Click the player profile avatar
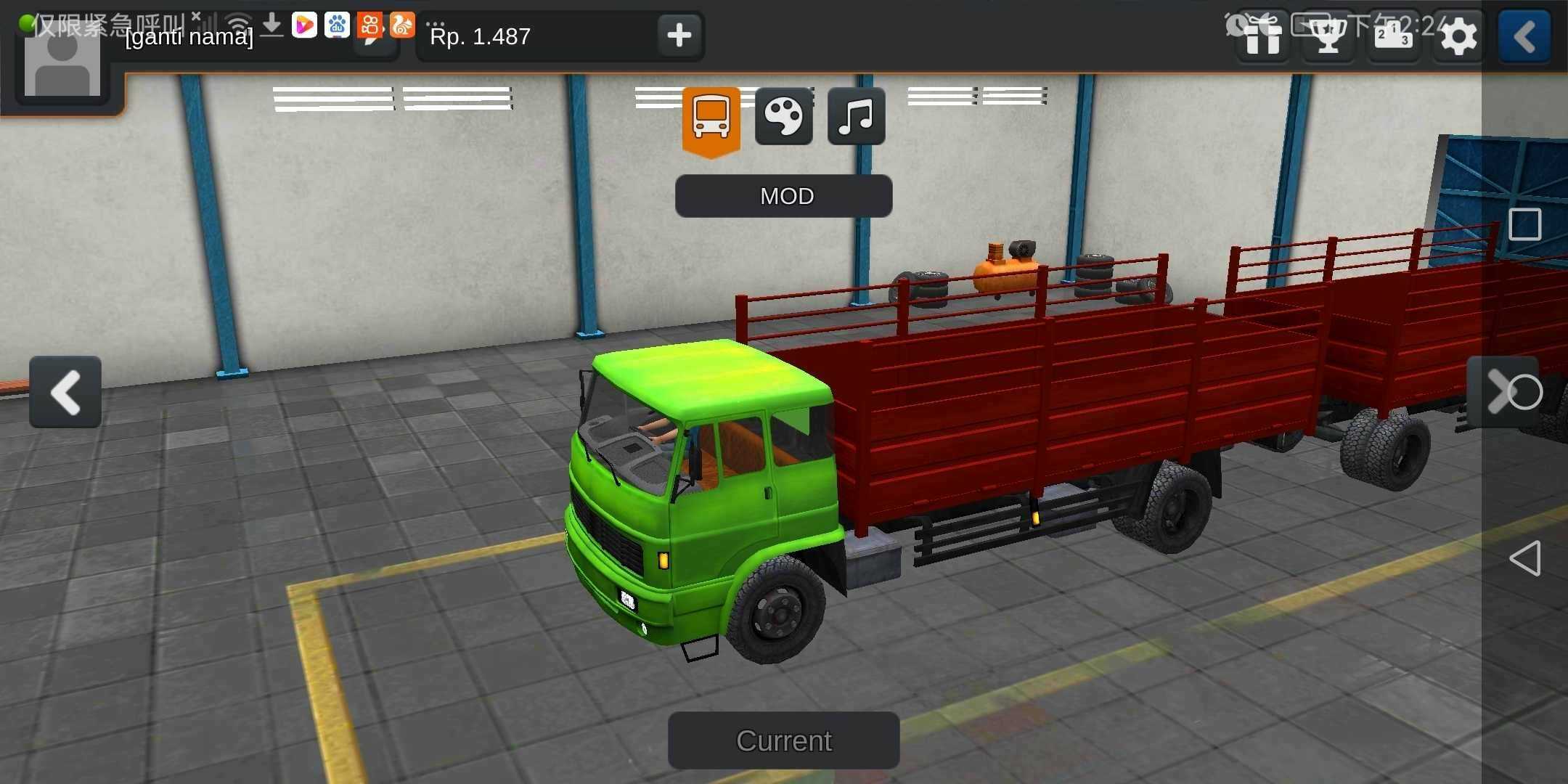Image resolution: width=1568 pixels, height=784 pixels. coord(62,64)
